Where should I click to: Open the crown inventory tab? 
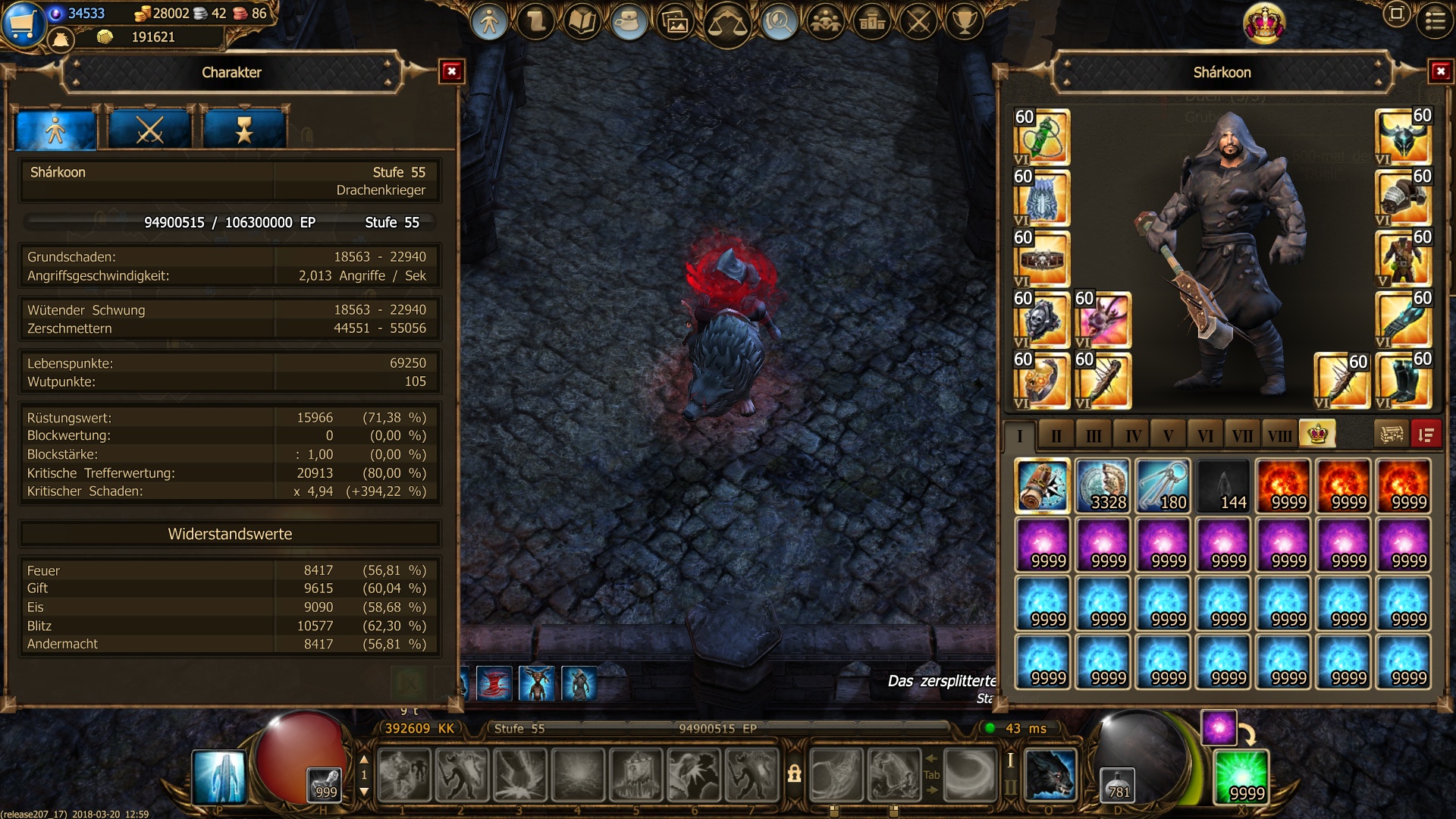(x=1317, y=434)
